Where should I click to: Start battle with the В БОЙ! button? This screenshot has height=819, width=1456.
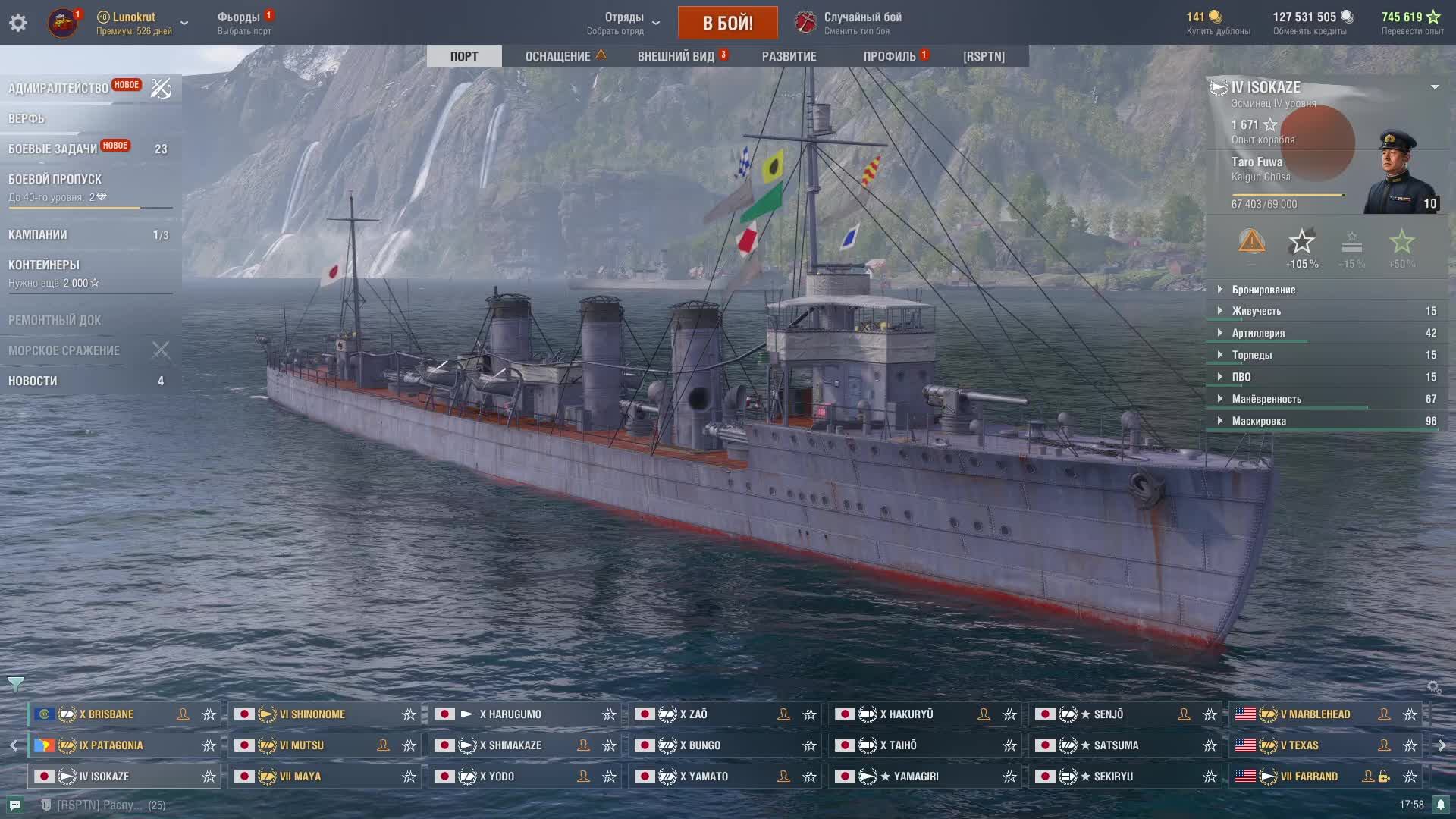pyautogui.click(x=727, y=23)
